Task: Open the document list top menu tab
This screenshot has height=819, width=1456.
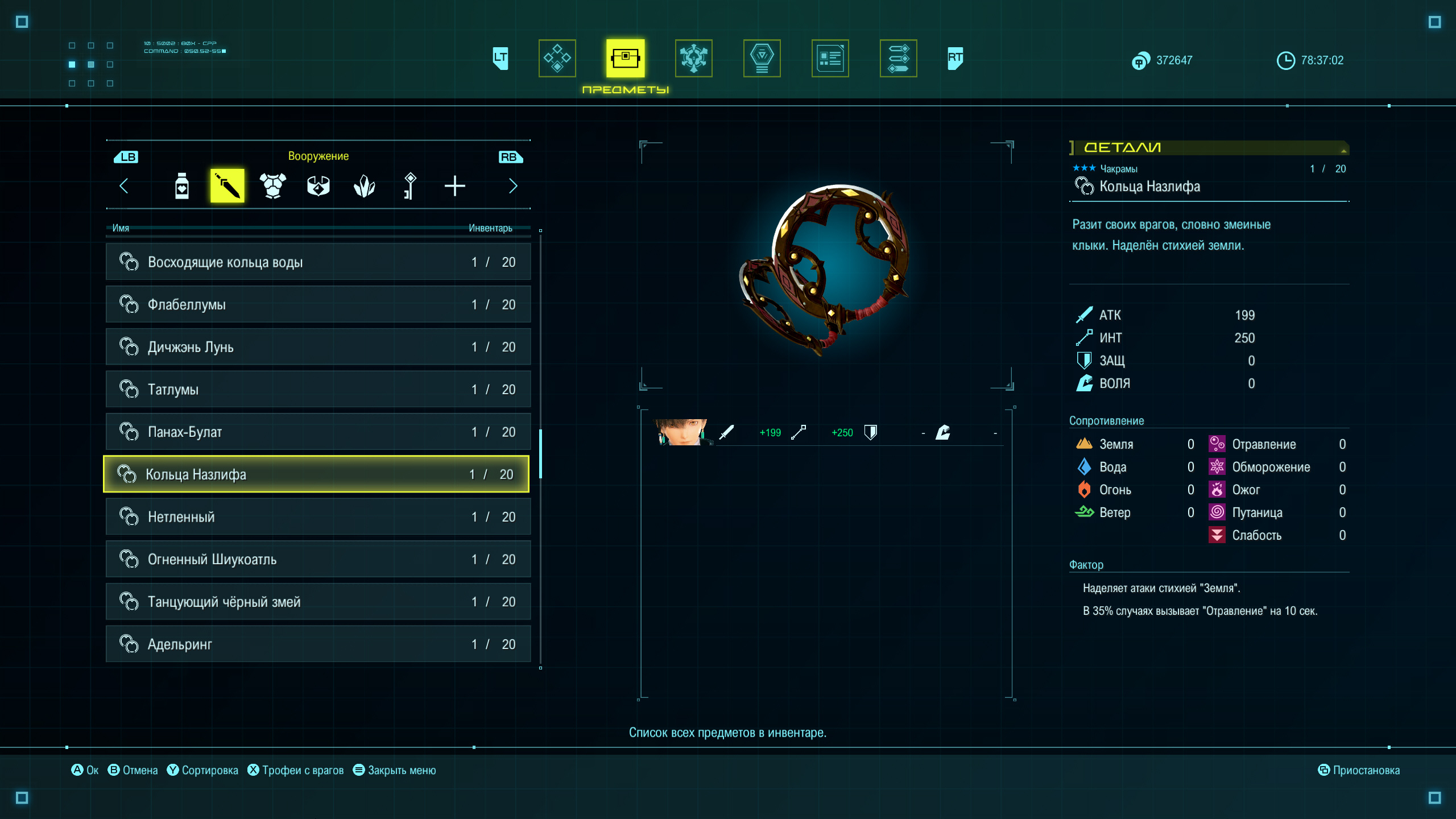Action: point(830,58)
